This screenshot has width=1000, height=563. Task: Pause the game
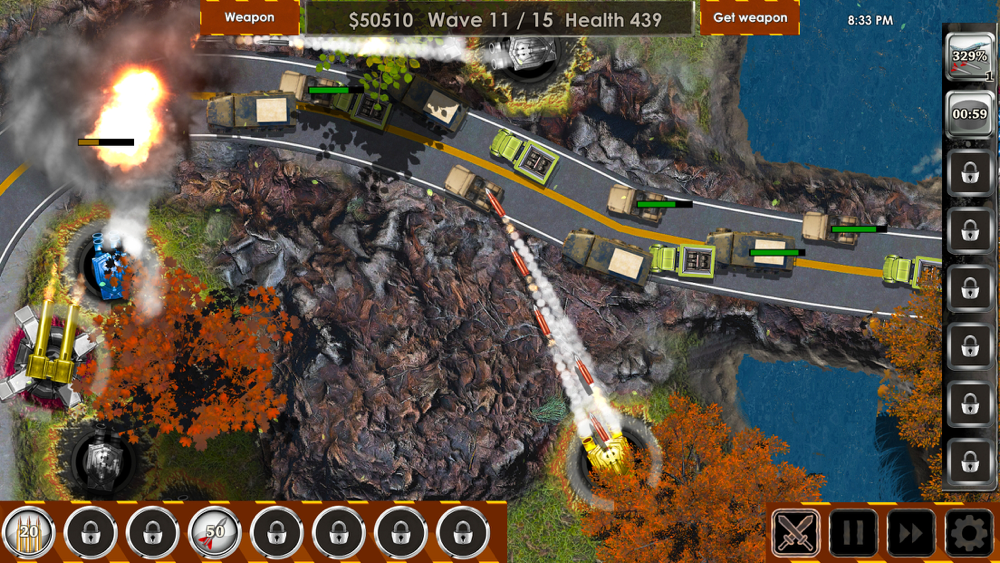853,533
